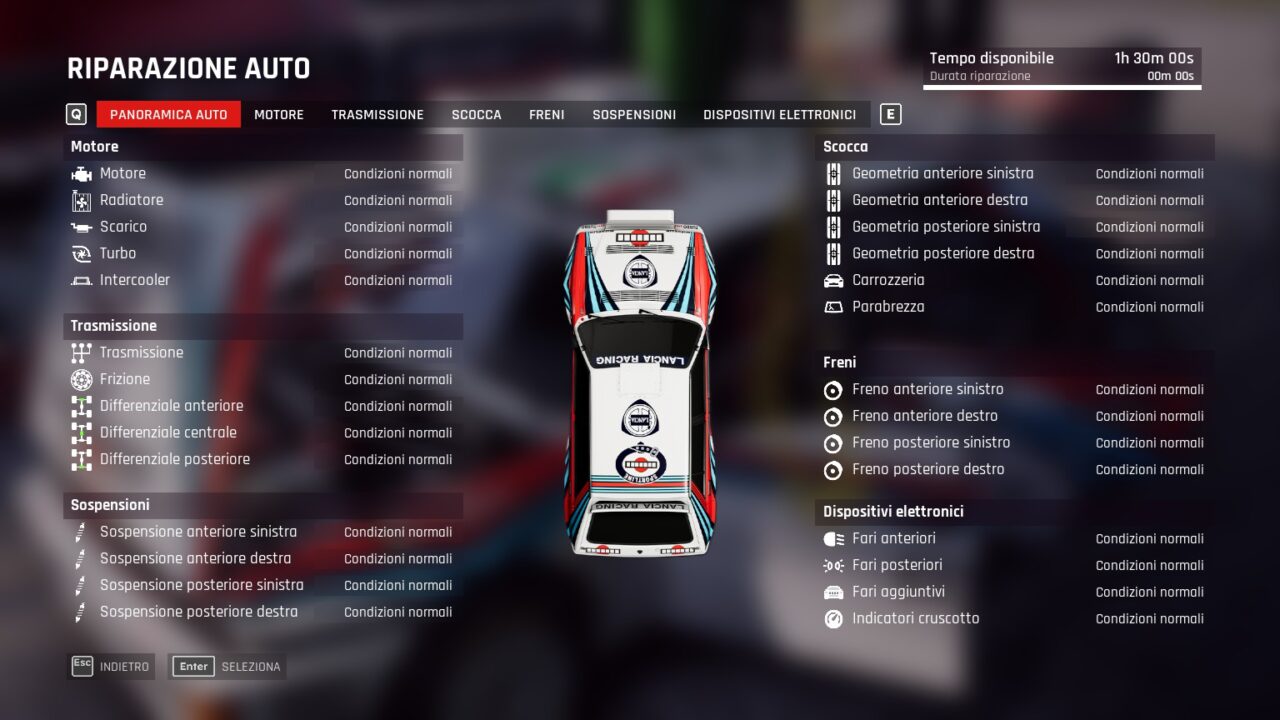Select the Geometria anteriore destra icon
Screen dimensions: 1280x720
[x=836, y=200]
